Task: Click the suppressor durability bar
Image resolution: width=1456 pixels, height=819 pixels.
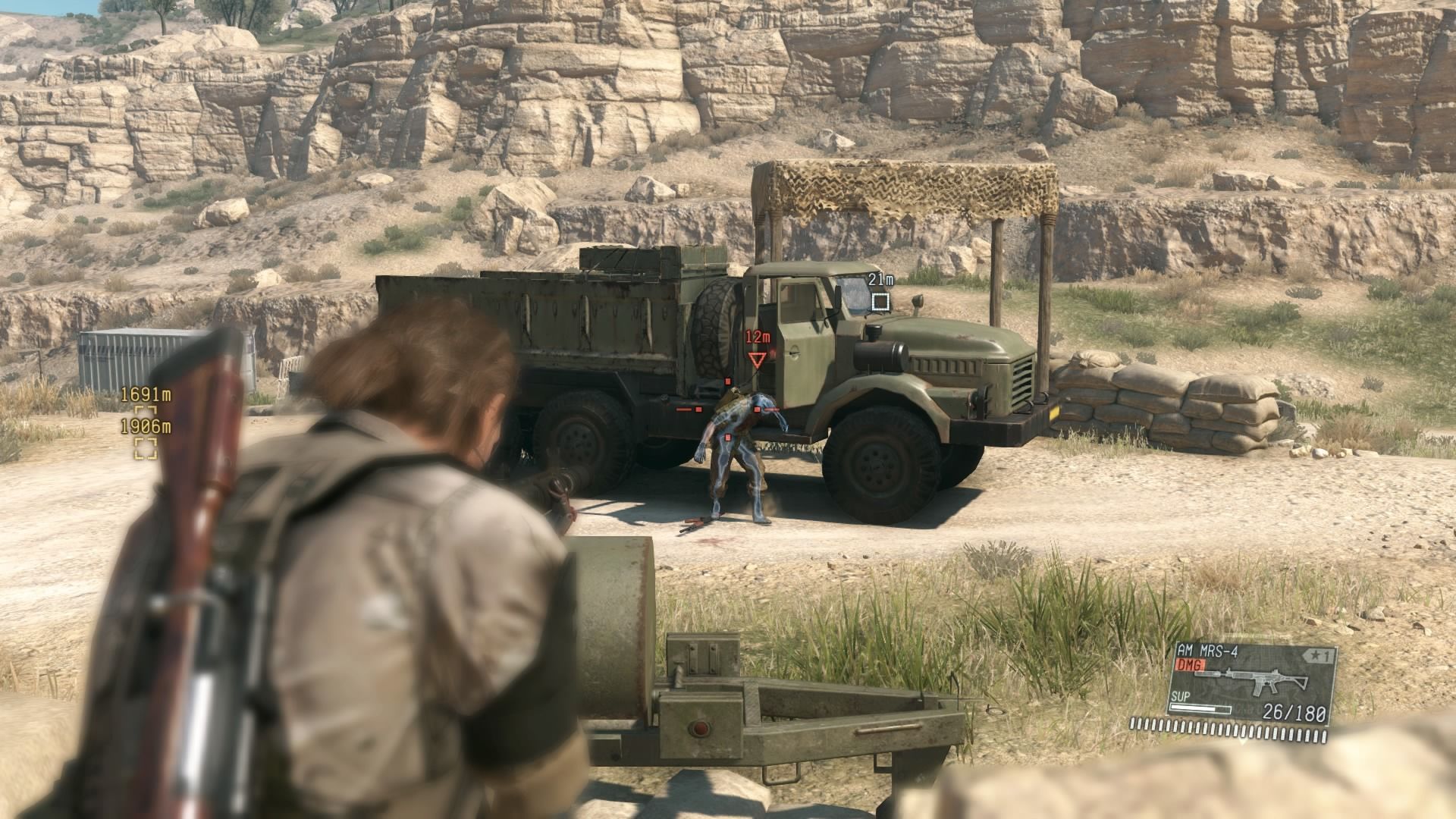Action: (1200, 709)
